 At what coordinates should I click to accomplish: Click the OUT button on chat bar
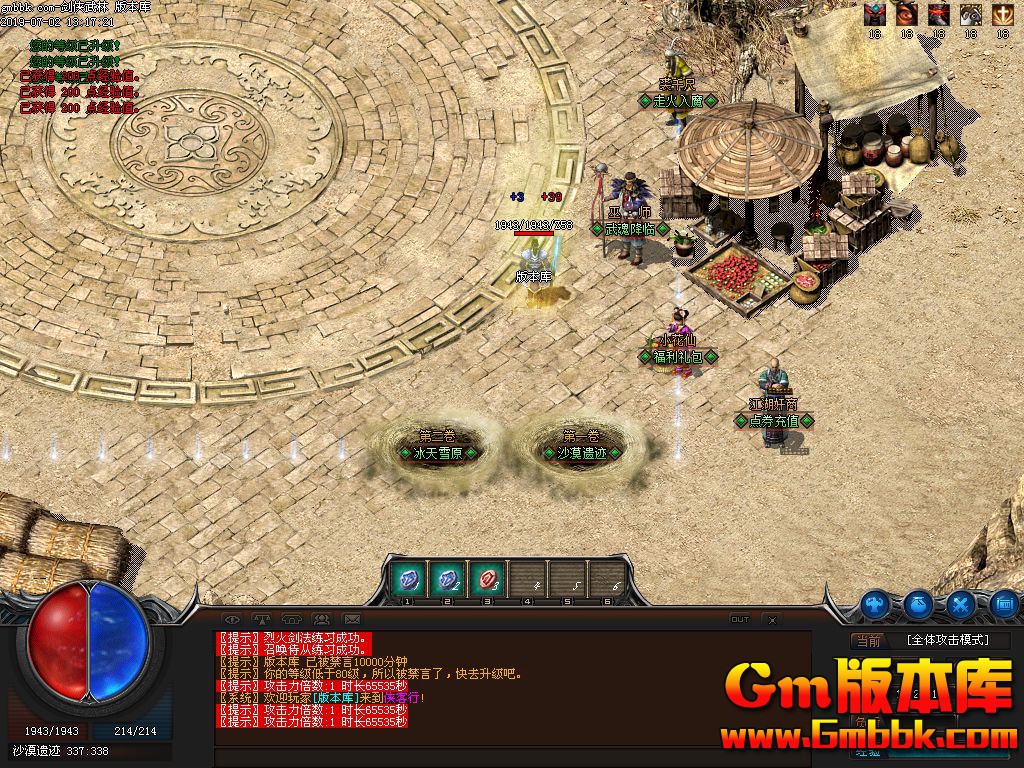pyautogui.click(x=740, y=620)
